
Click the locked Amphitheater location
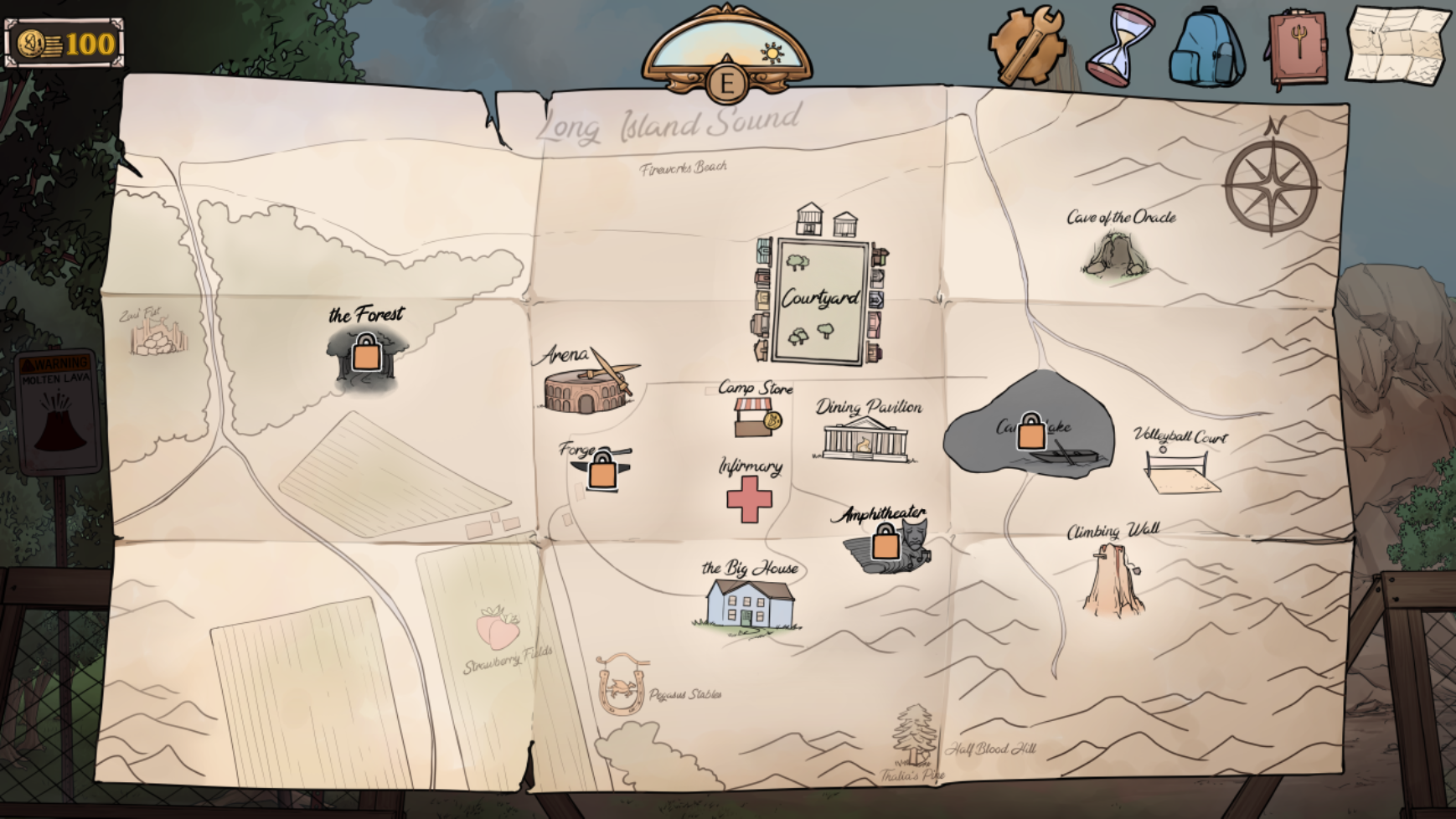[885, 544]
